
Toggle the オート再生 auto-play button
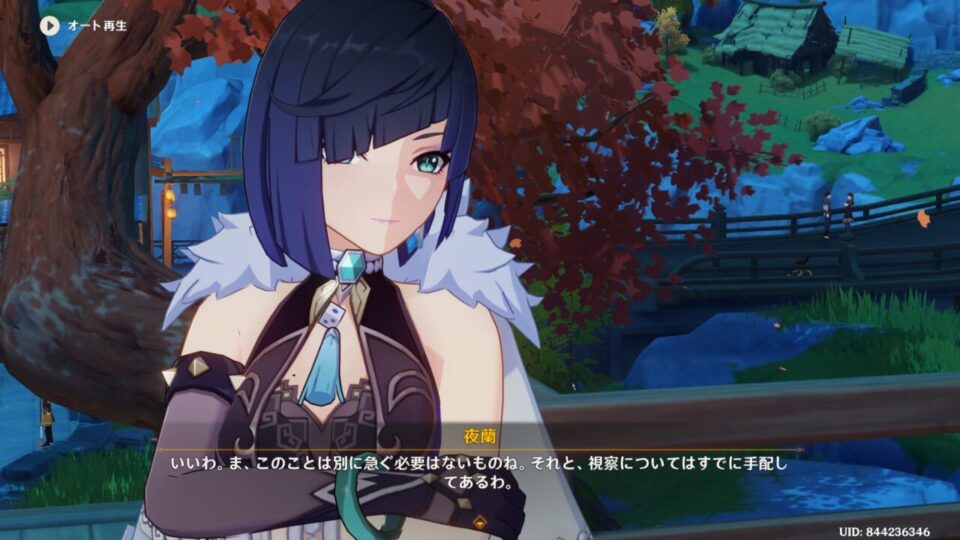(50, 26)
